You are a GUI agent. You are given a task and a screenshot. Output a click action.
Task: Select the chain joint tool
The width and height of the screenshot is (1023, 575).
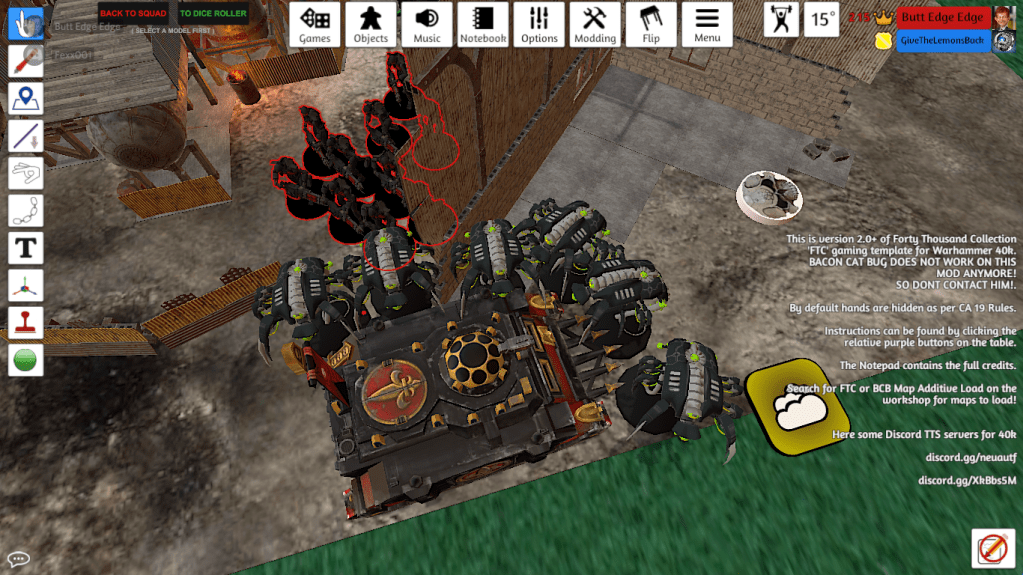(x=25, y=210)
